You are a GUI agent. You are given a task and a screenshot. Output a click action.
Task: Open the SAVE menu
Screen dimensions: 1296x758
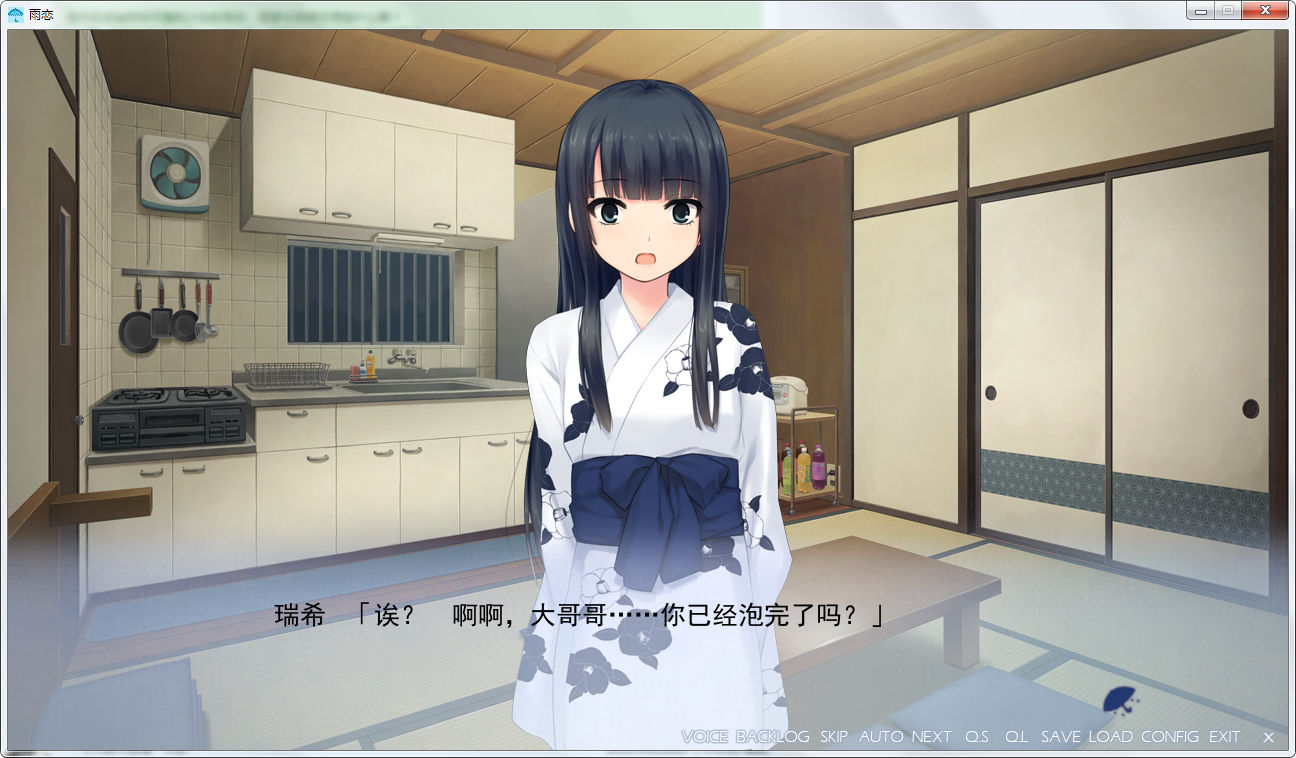pos(1060,737)
